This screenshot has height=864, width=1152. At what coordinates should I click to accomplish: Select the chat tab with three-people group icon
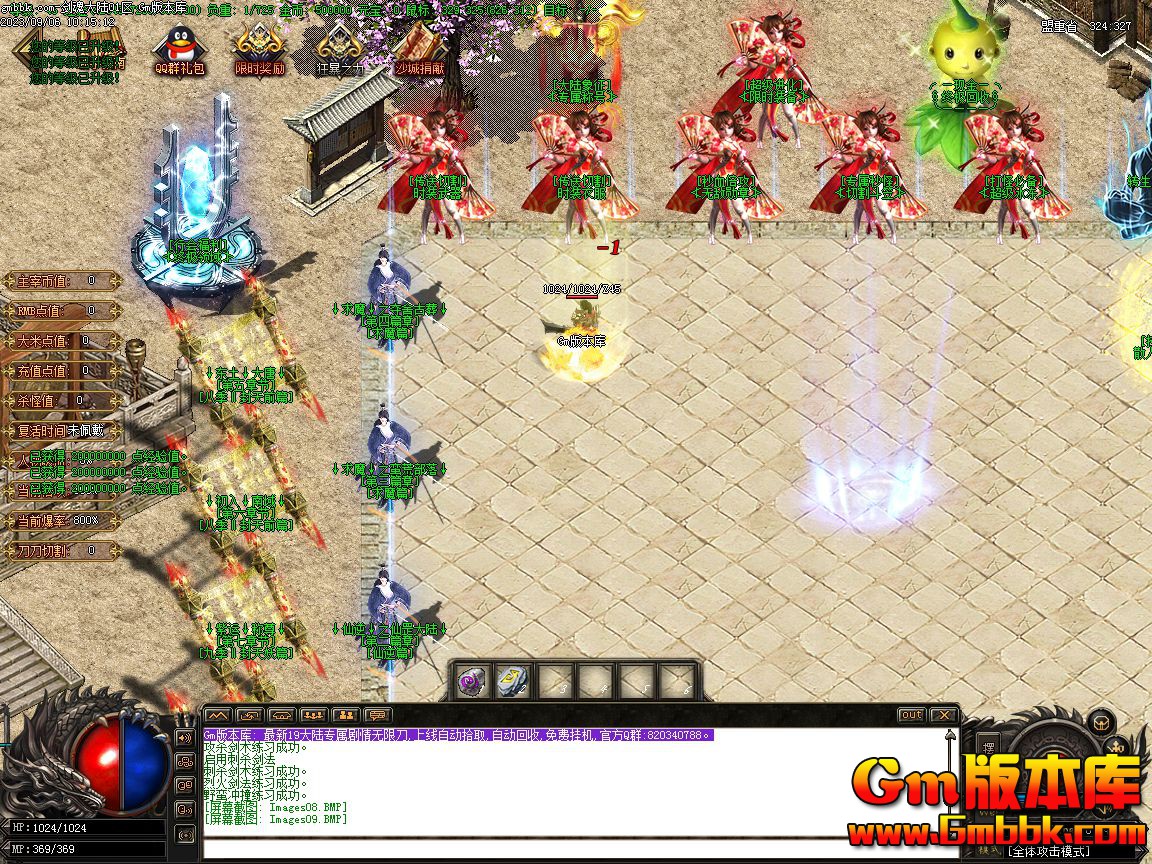point(313,715)
